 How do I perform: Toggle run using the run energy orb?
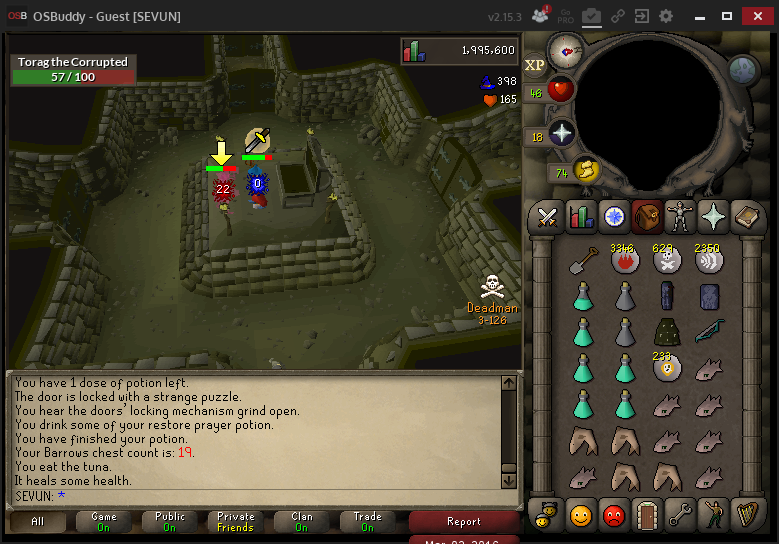(x=585, y=171)
